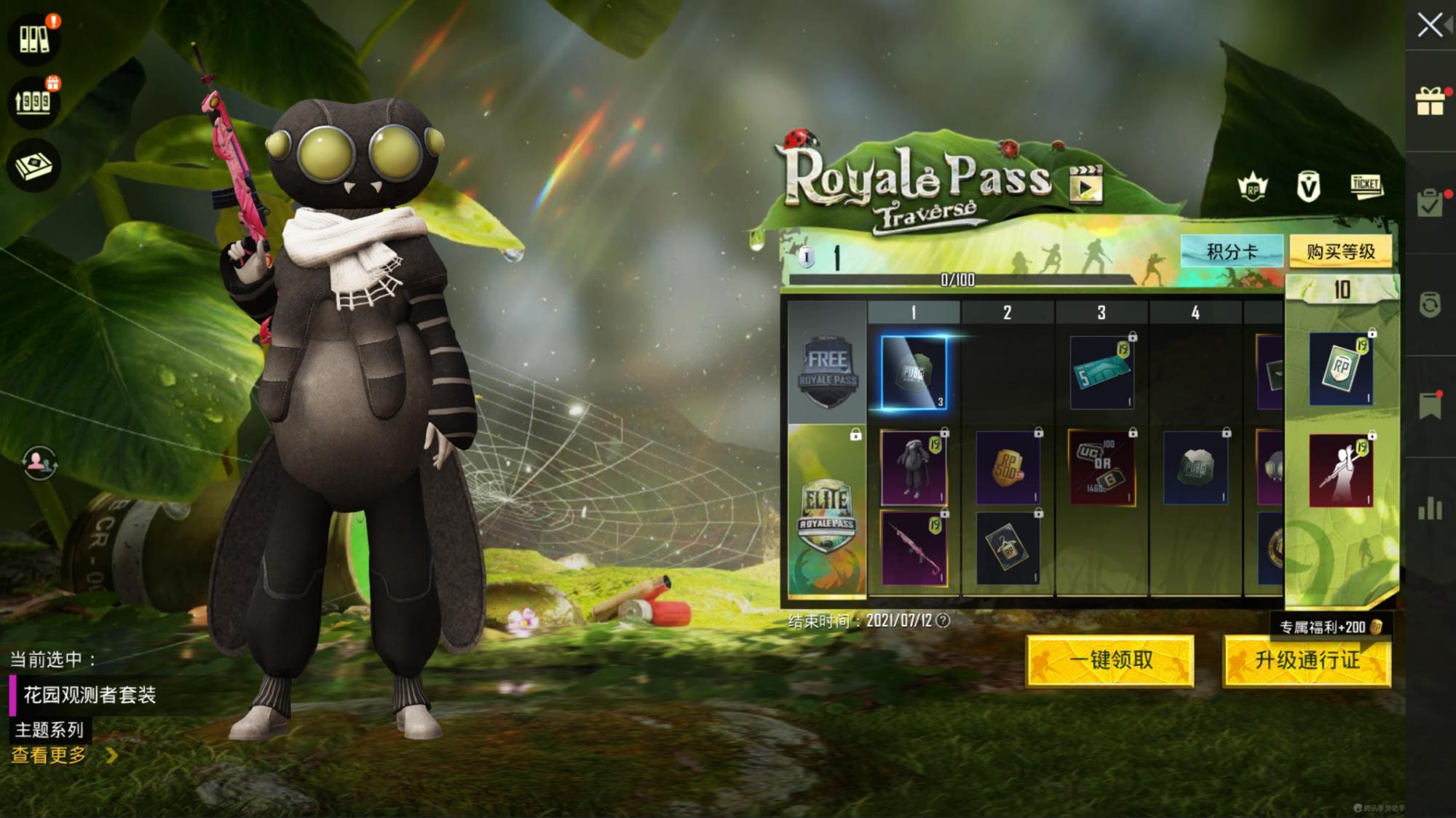The image size is (1456, 818).
Task: Click the yellow 一键领取 claim-all button
Action: click(x=1110, y=660)
